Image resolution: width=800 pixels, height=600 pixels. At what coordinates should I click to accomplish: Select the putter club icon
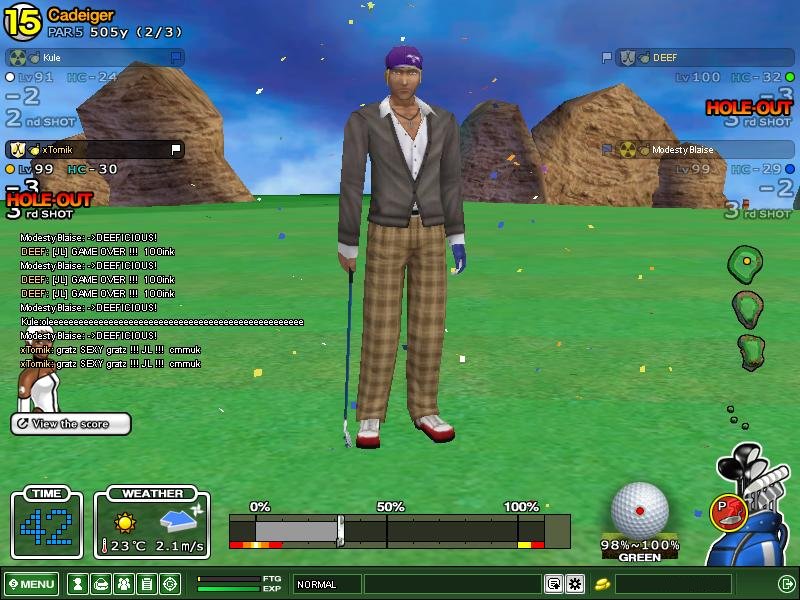725,512
